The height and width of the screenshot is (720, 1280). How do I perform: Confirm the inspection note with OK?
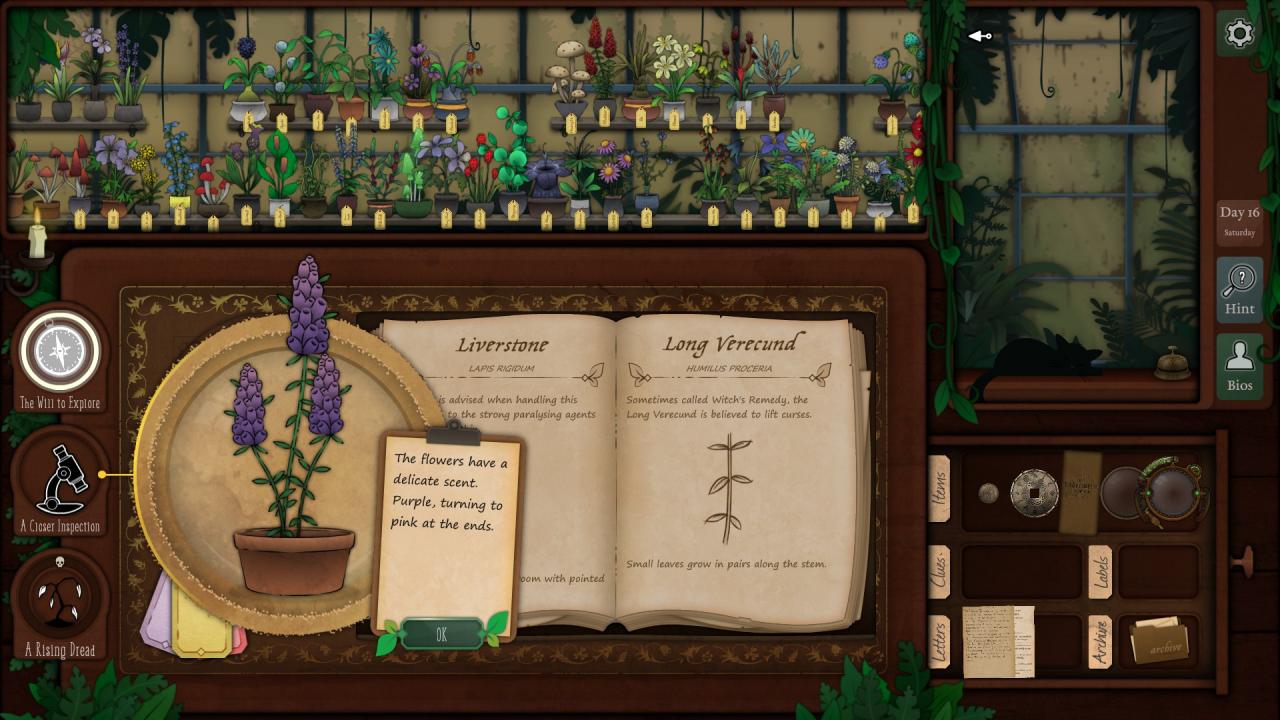pos(441,634)
